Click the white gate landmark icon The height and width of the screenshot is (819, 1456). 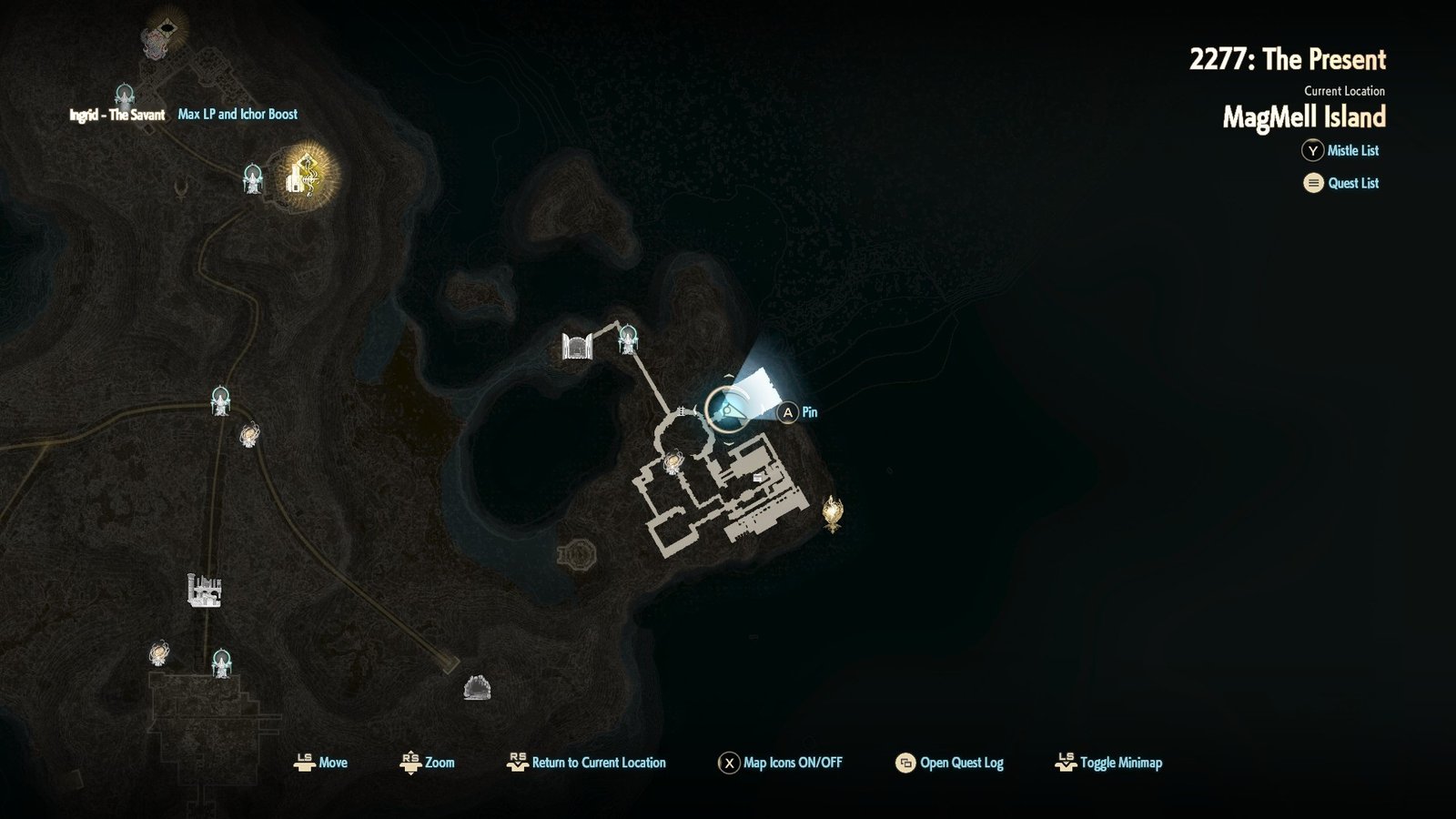[578, 346]
